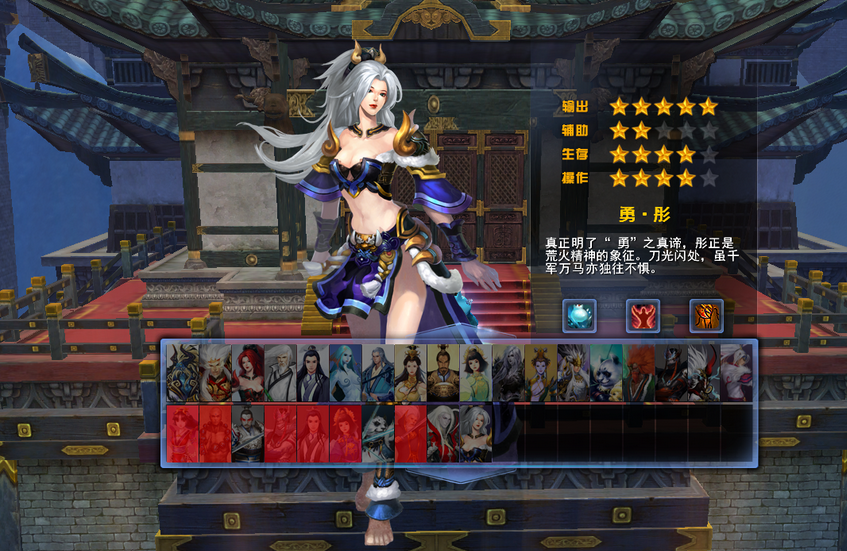Viewport: 847px width, 551px height.
Task: Pick the panda hero on green background
Action: tap(605, 373)
